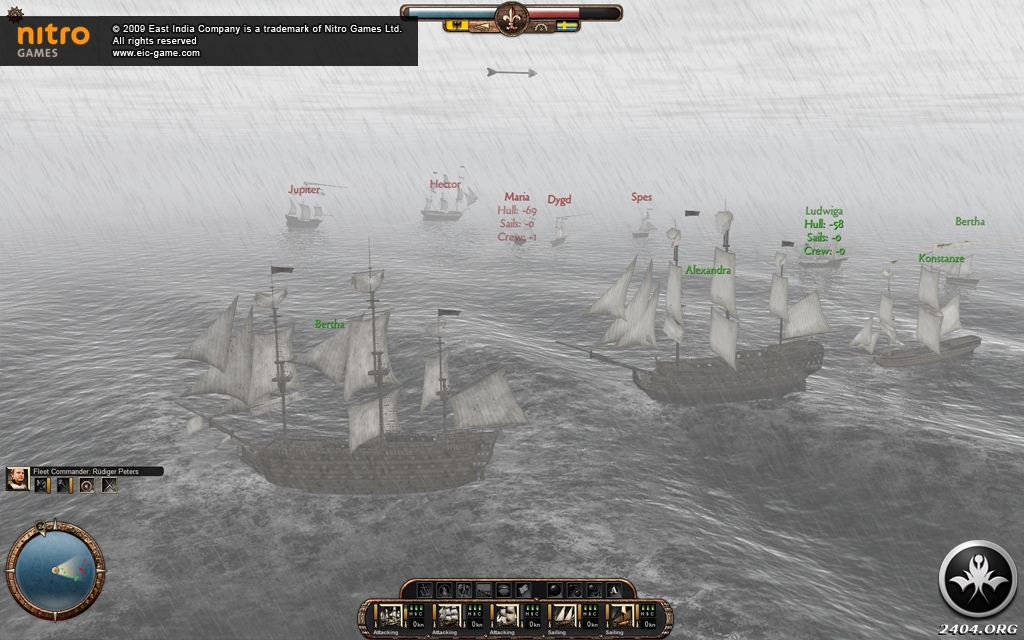1024x640 pixels.
Task: Click the folded map icon in command bar
Action: (x=523, y=590)
